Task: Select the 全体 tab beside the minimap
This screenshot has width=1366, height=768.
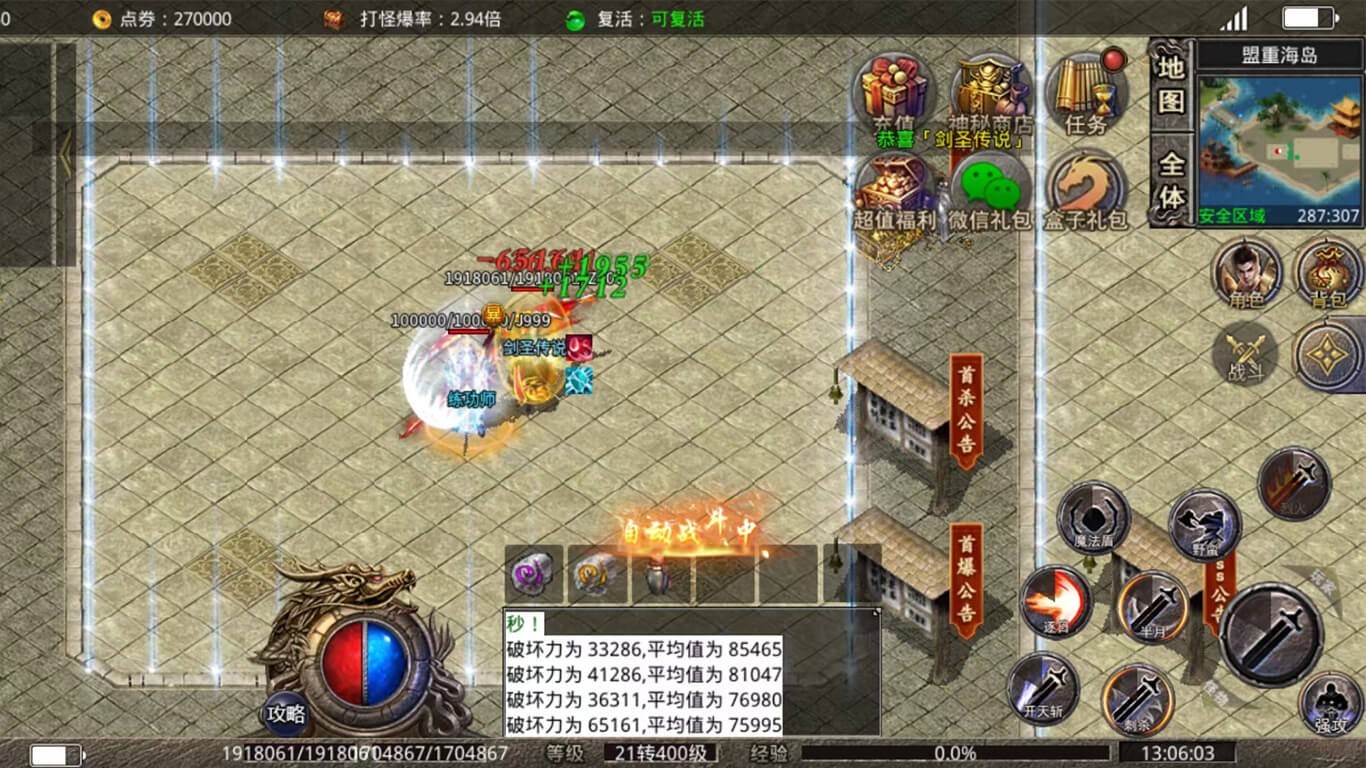Action: tap(1171, 180)
